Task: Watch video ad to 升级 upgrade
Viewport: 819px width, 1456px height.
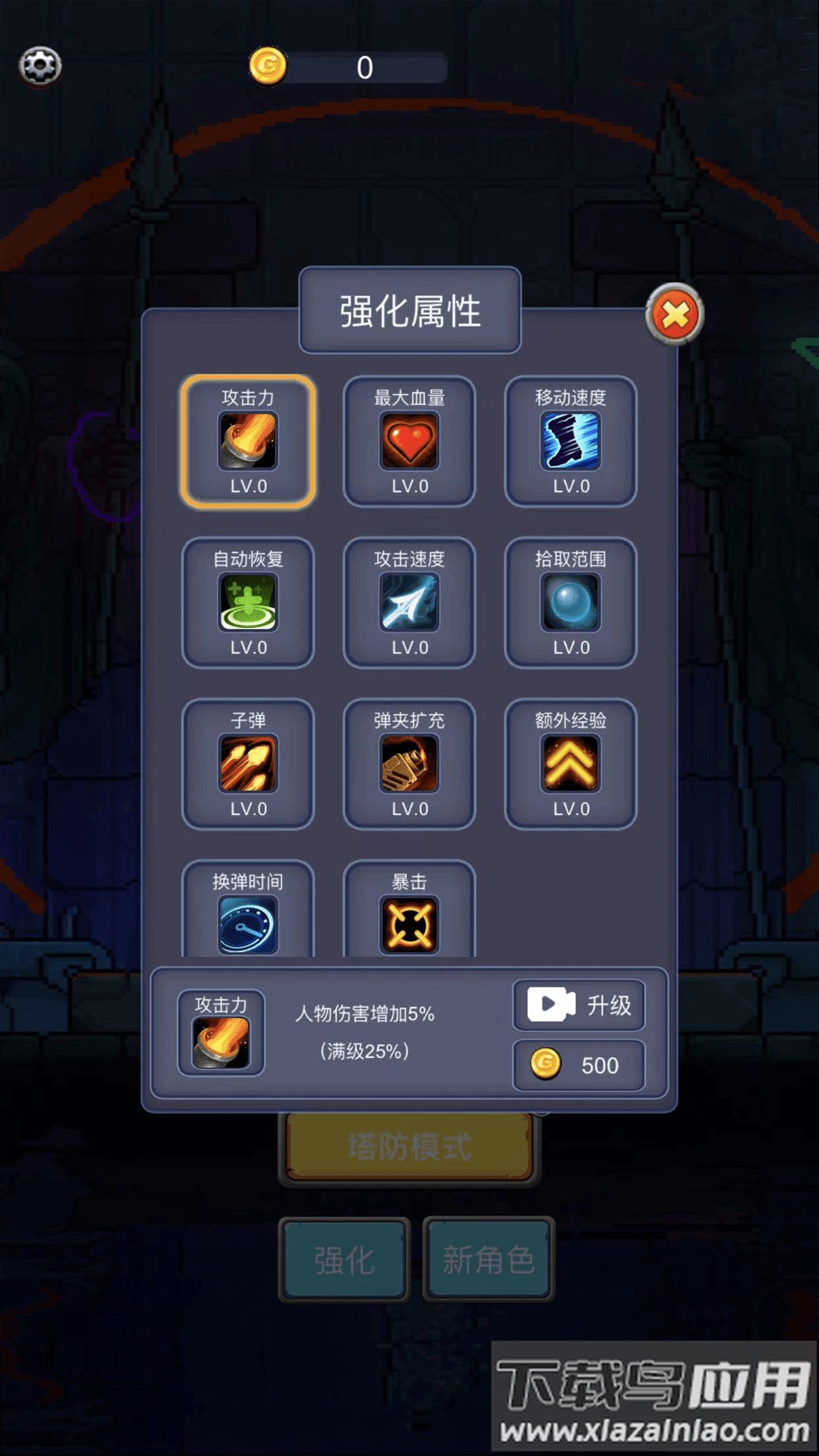Action: coord(579,1006)
